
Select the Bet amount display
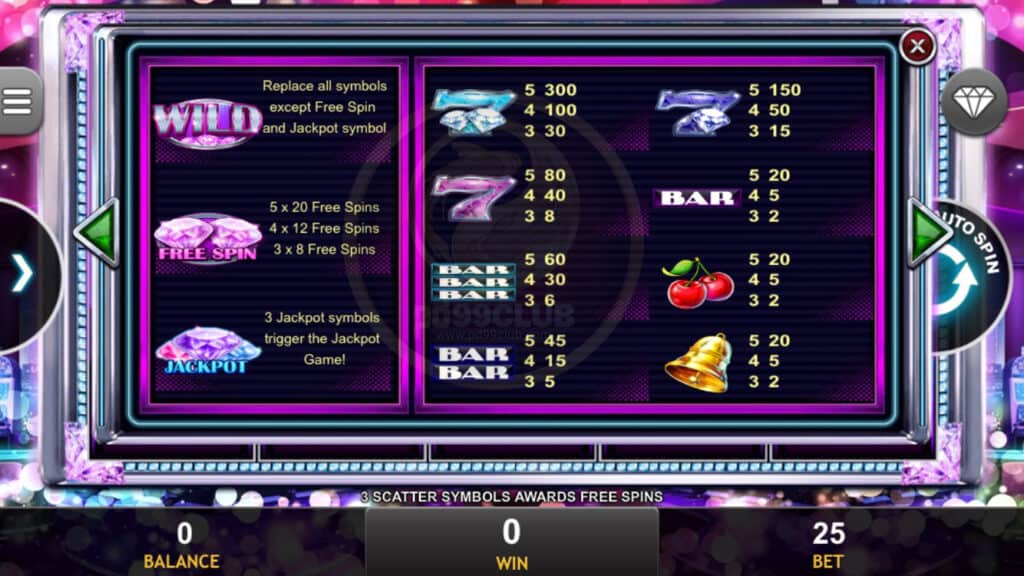click(828, 544)
